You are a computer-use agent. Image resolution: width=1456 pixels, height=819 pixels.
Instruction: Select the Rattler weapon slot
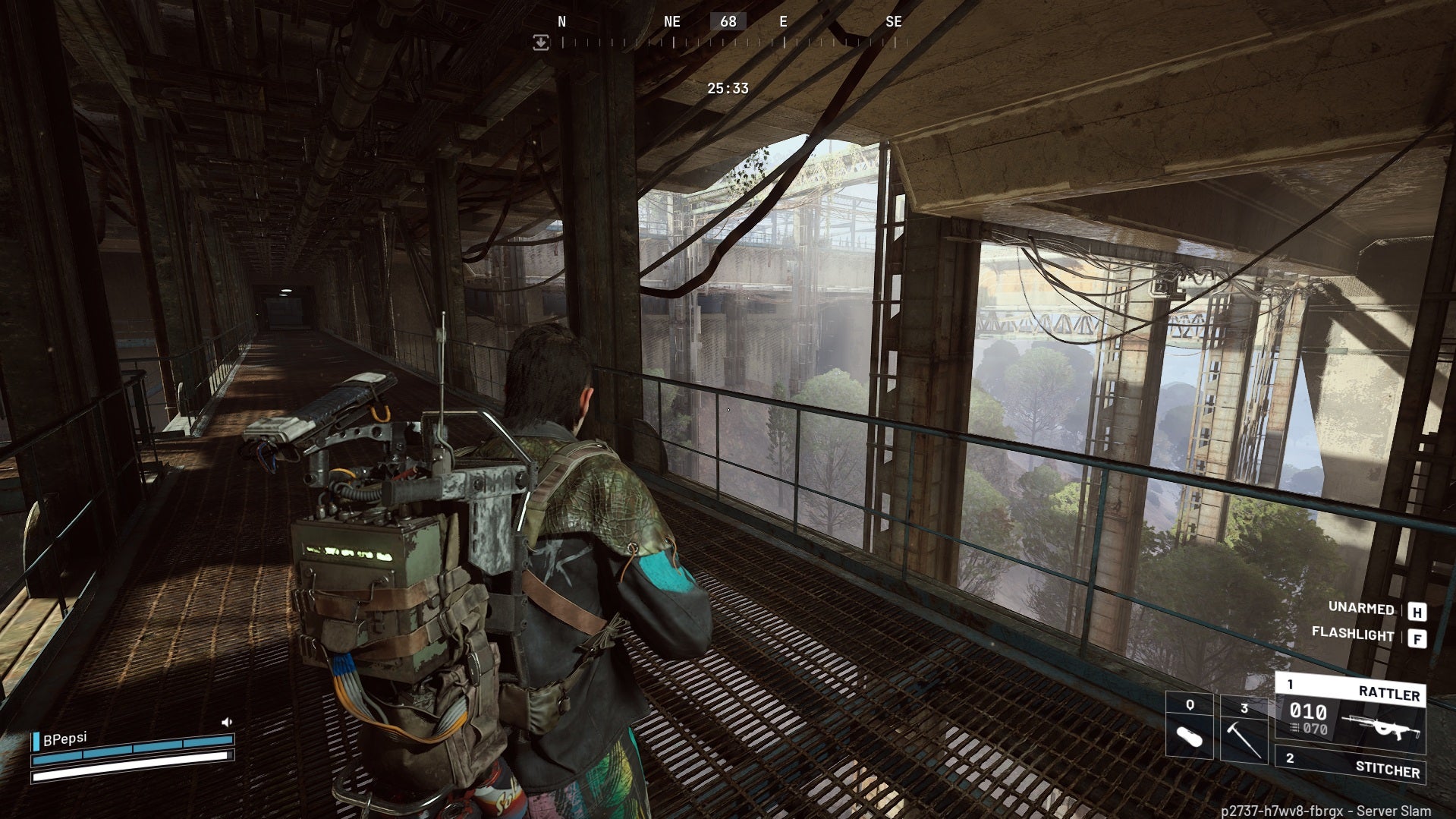tap(1350, 712)
